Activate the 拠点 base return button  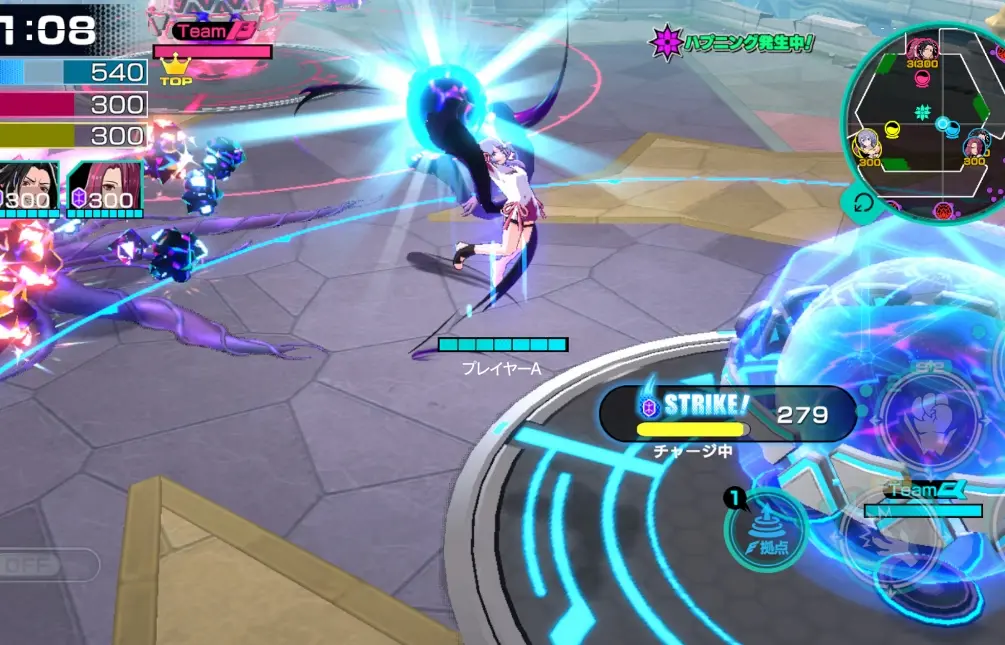(x=766, y=530)
